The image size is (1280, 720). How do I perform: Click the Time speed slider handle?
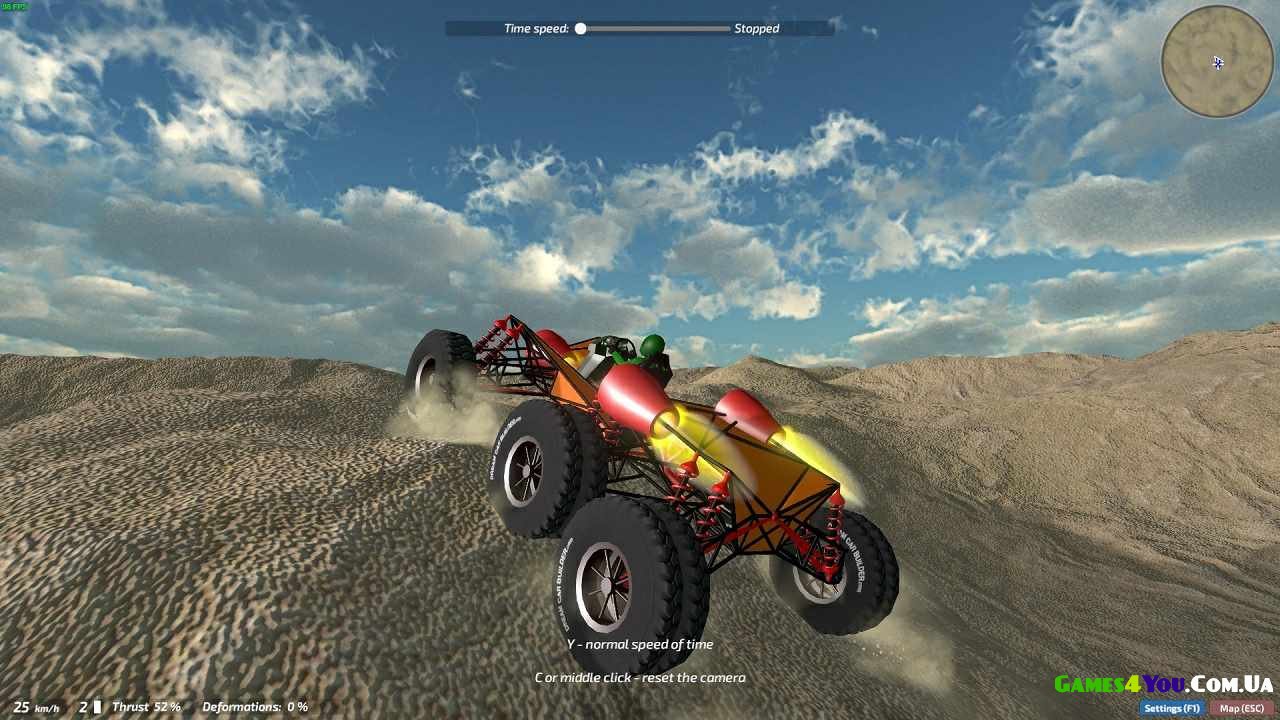(580, 29)
